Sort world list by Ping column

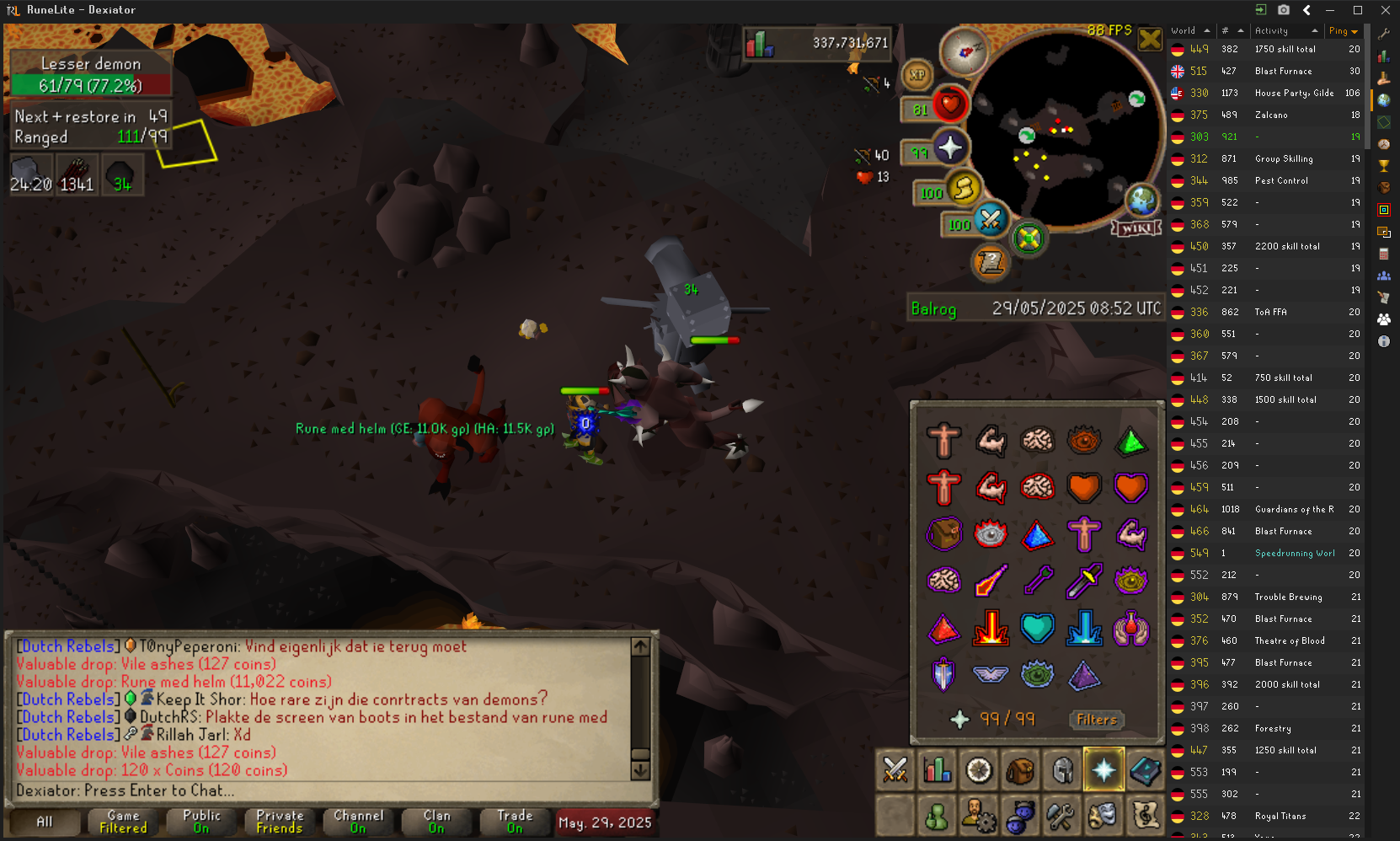pos(1343,31)
